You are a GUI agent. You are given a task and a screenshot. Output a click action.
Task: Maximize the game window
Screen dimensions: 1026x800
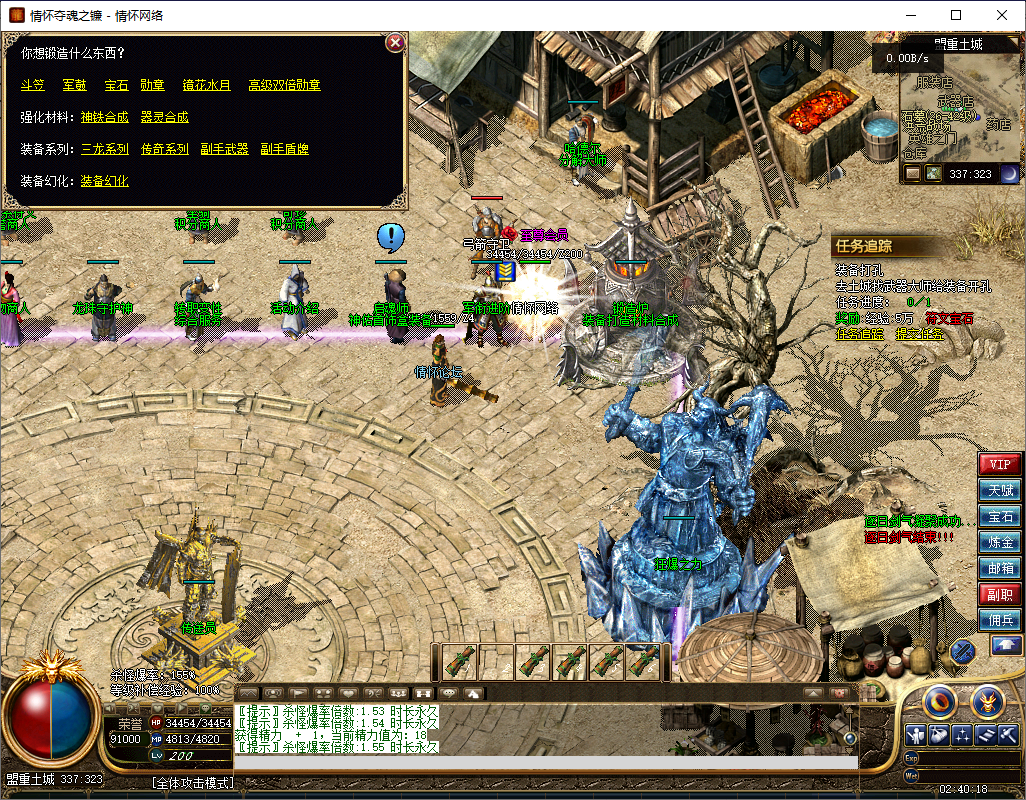pyautogui.click(x=956, y=15)
